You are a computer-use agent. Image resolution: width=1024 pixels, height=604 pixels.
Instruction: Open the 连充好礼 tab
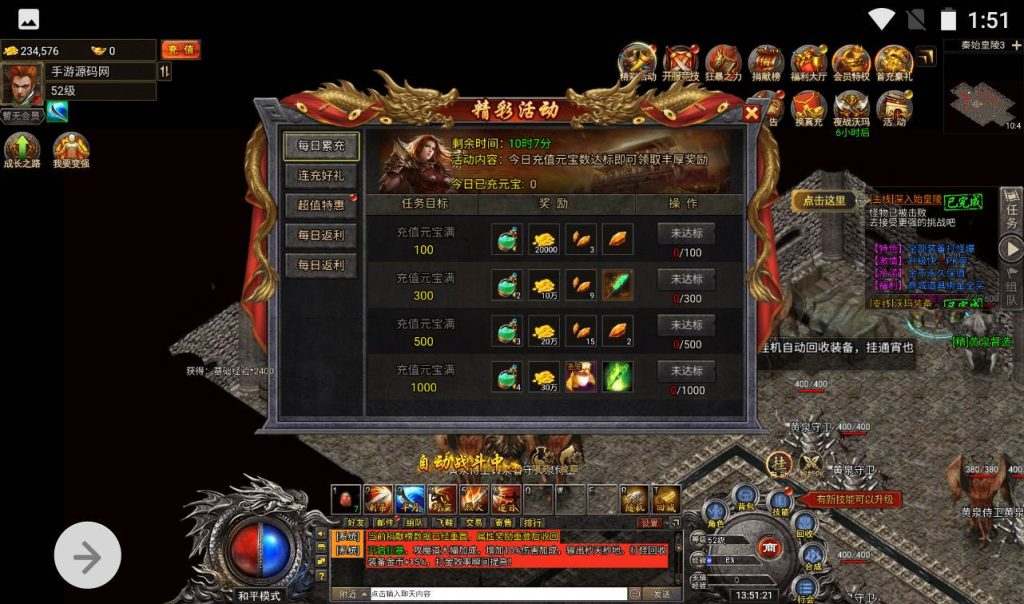(320, 175)
